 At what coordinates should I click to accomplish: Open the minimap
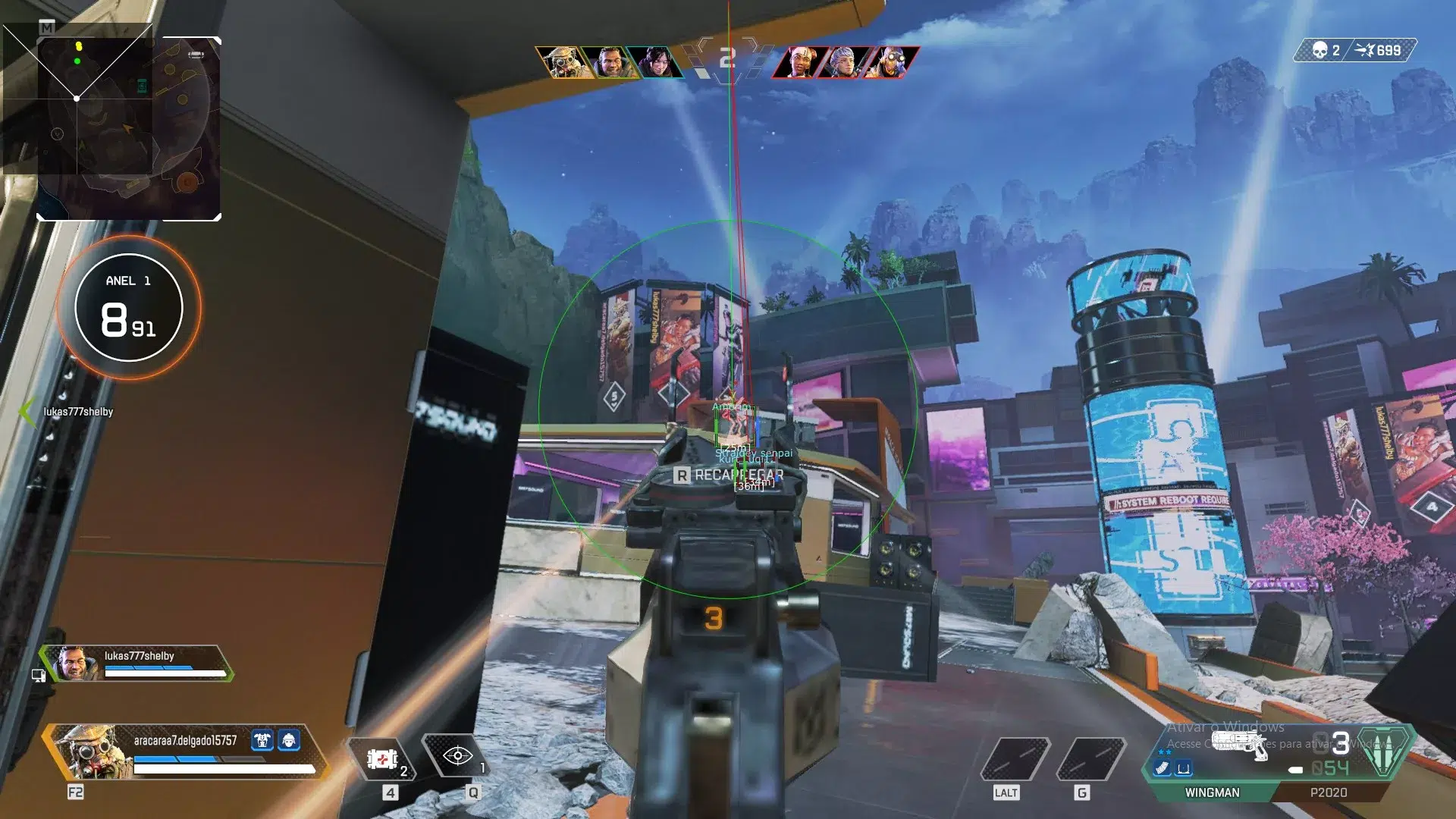129,127
